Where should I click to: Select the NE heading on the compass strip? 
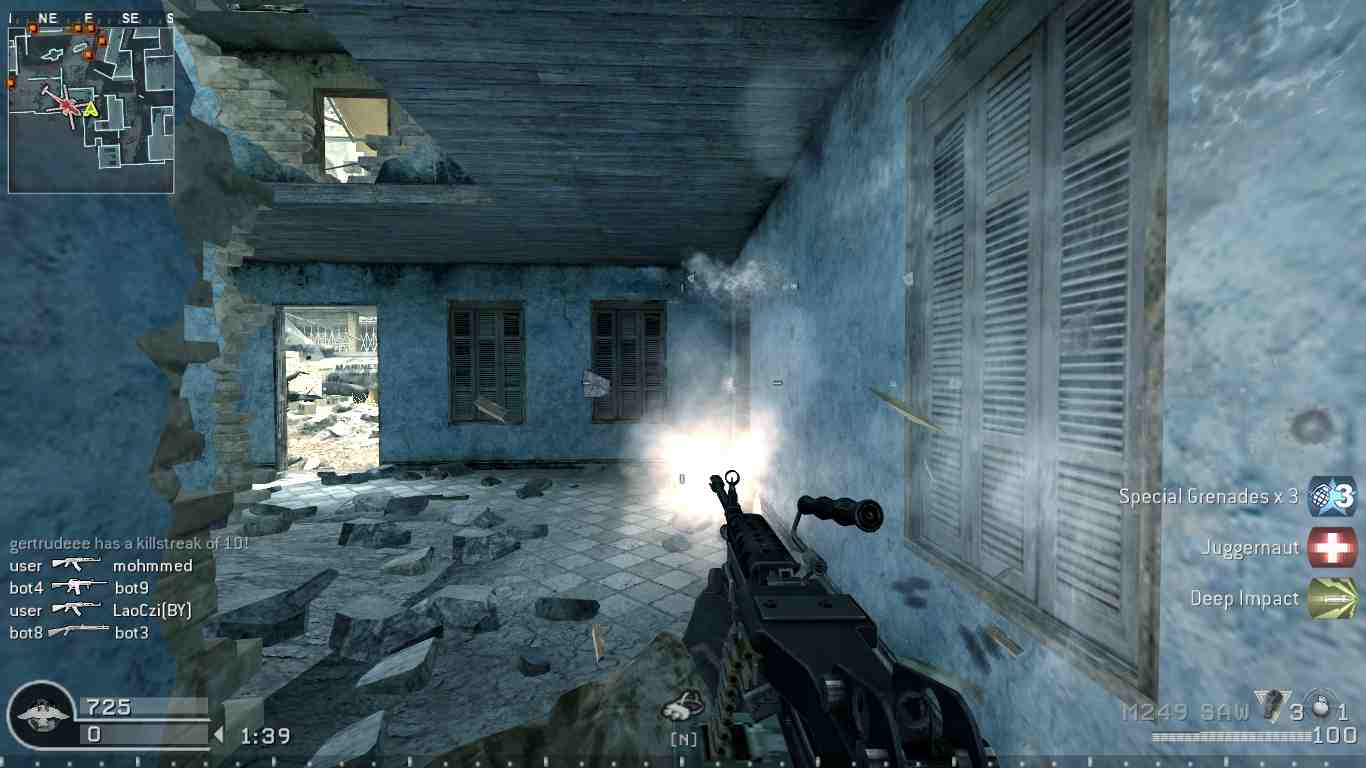pyautogui.click(x=48, y=17)
